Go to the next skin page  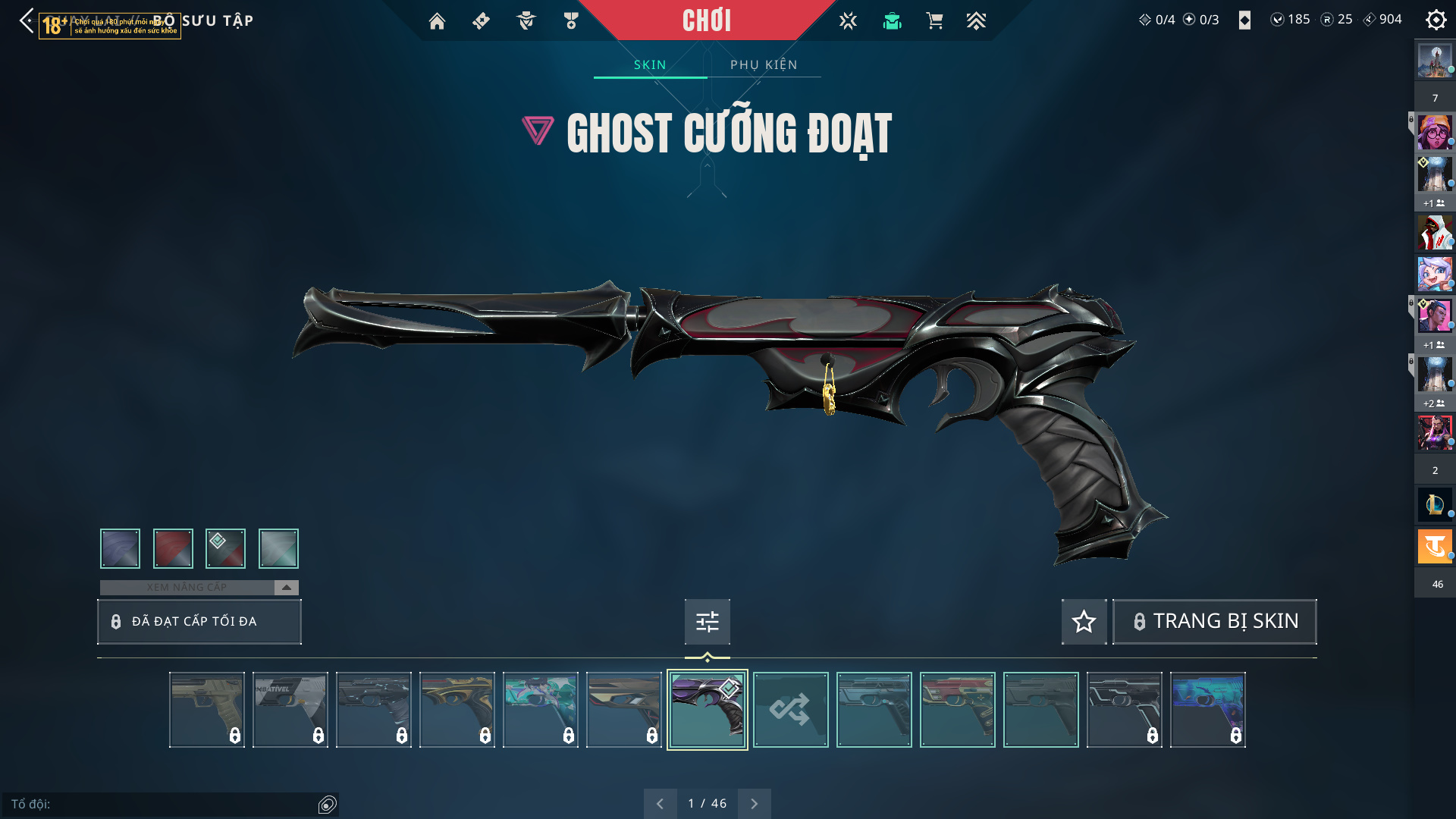[x=754, y=804]
